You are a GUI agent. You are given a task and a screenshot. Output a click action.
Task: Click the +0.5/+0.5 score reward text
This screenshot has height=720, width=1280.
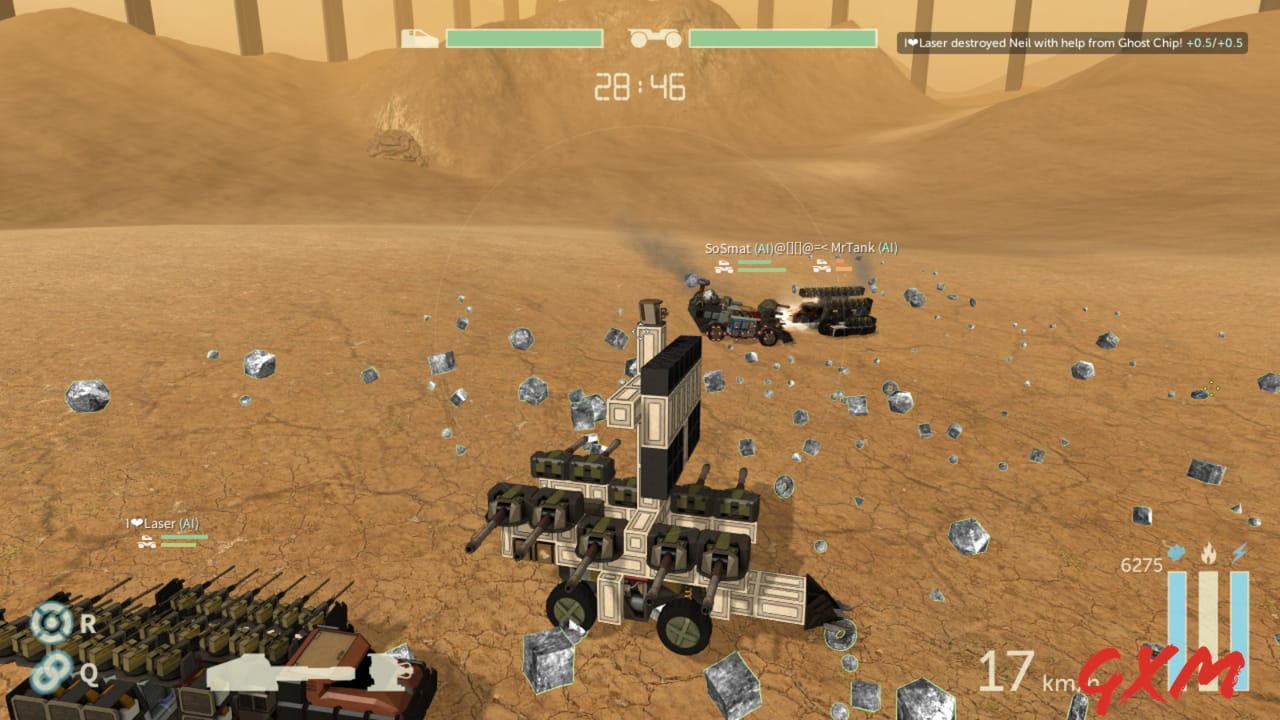(1215, 43)
